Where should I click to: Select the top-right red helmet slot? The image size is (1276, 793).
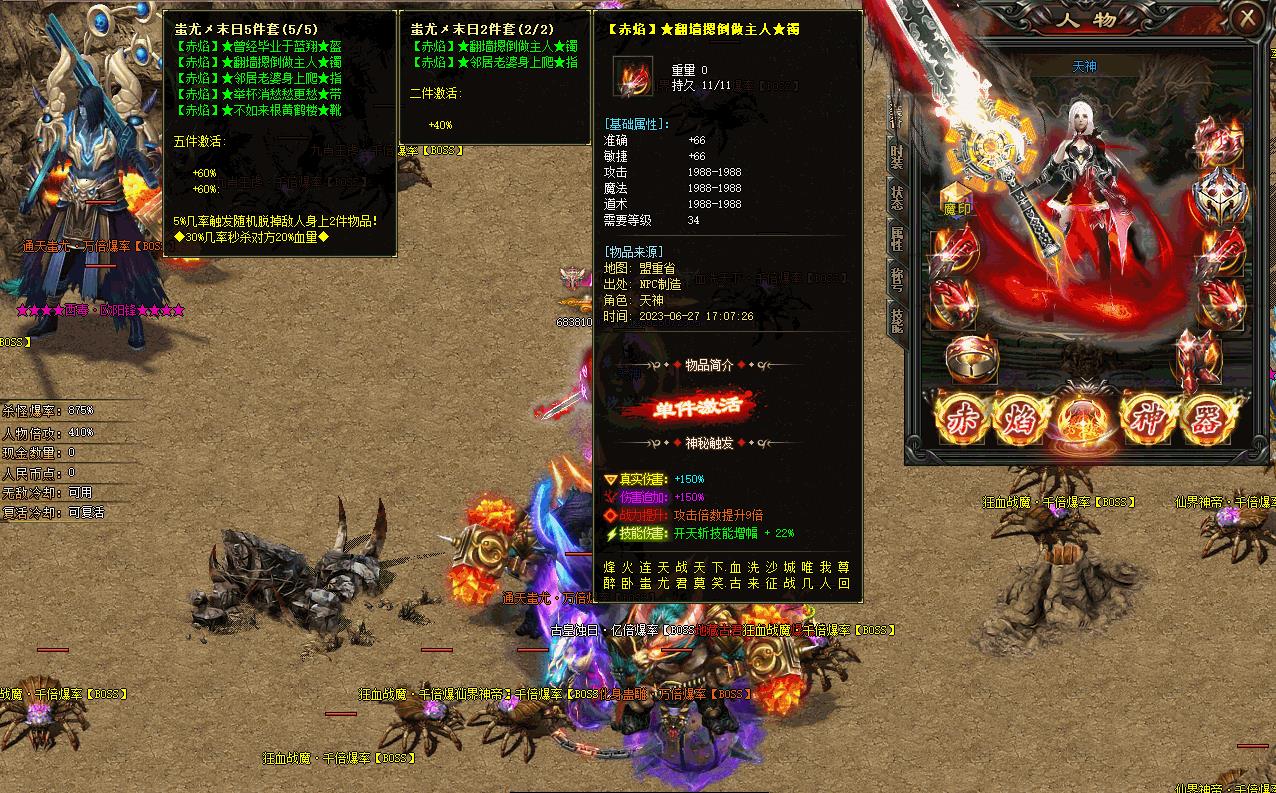point(1220,140)
